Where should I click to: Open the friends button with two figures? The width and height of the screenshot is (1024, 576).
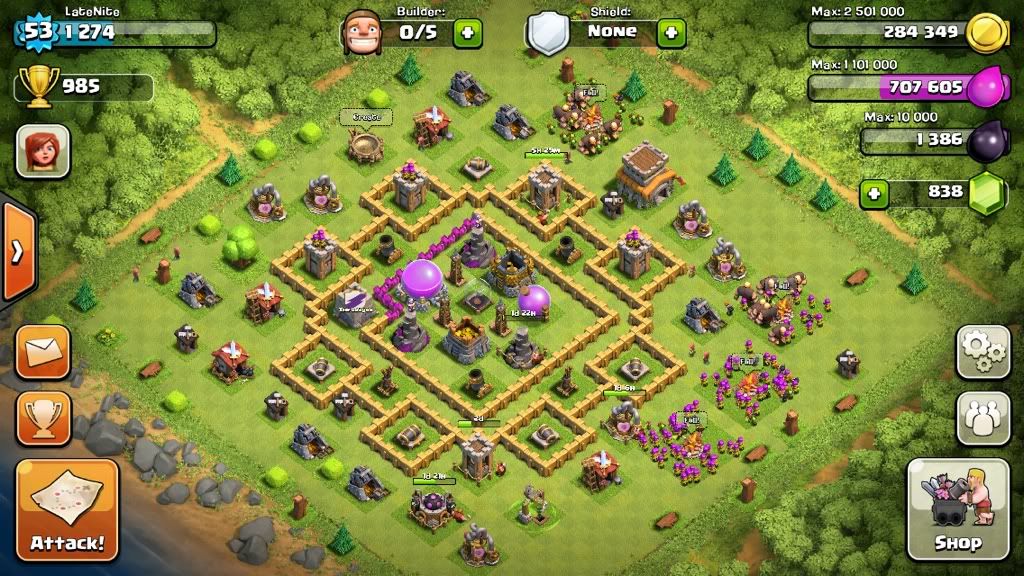coord(983,417)
